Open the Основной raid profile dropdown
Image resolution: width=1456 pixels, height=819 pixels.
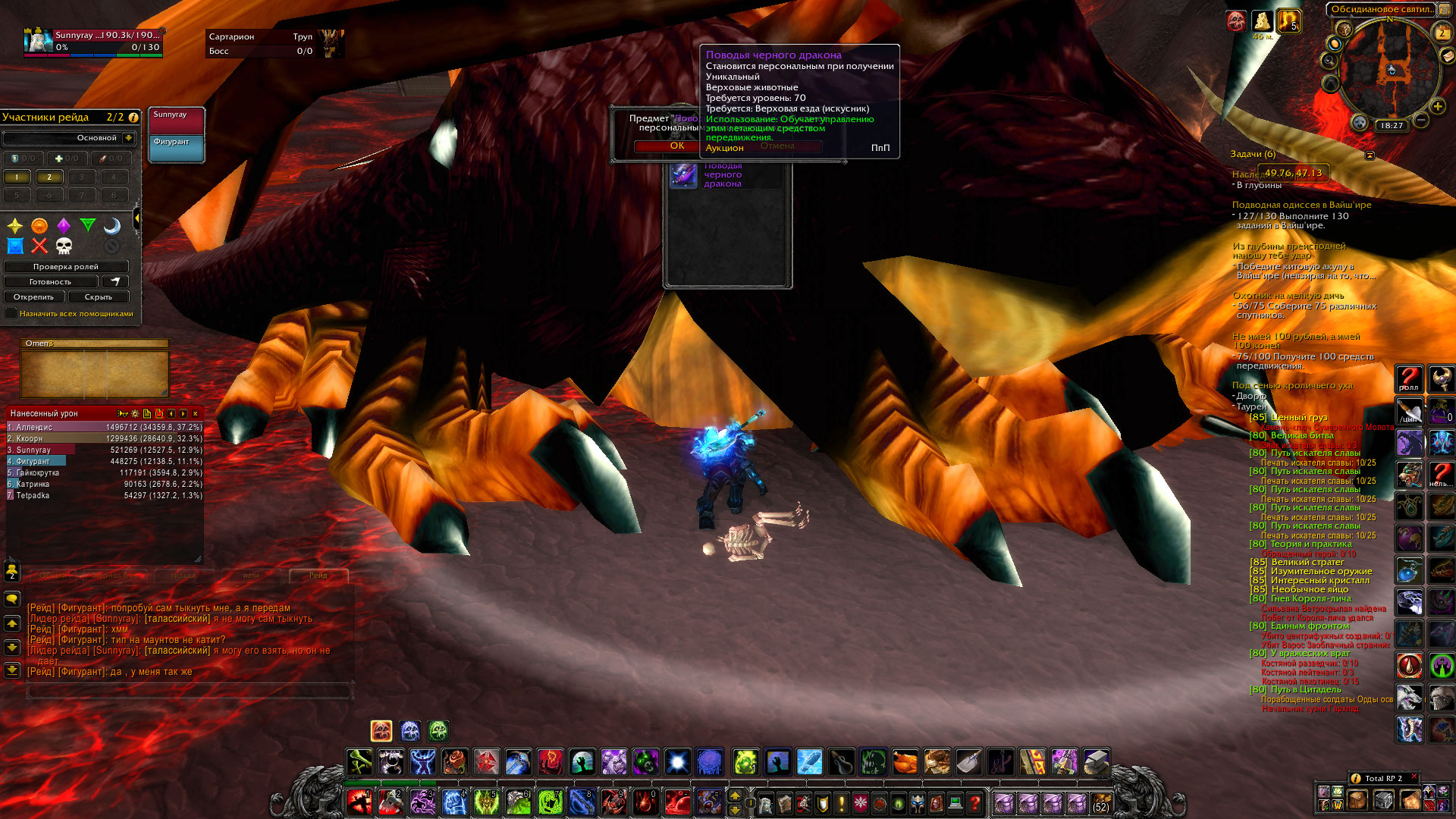tap(129, 138)
